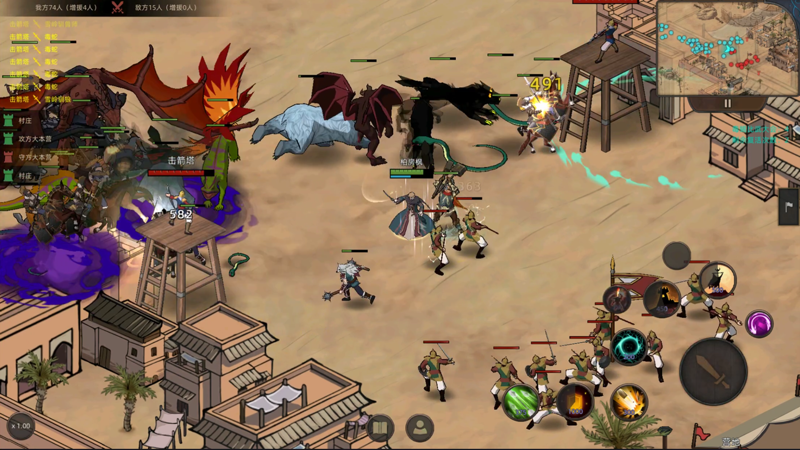Open the book icon menu
This screenshot has height=450, width=800.
point(379,429)
